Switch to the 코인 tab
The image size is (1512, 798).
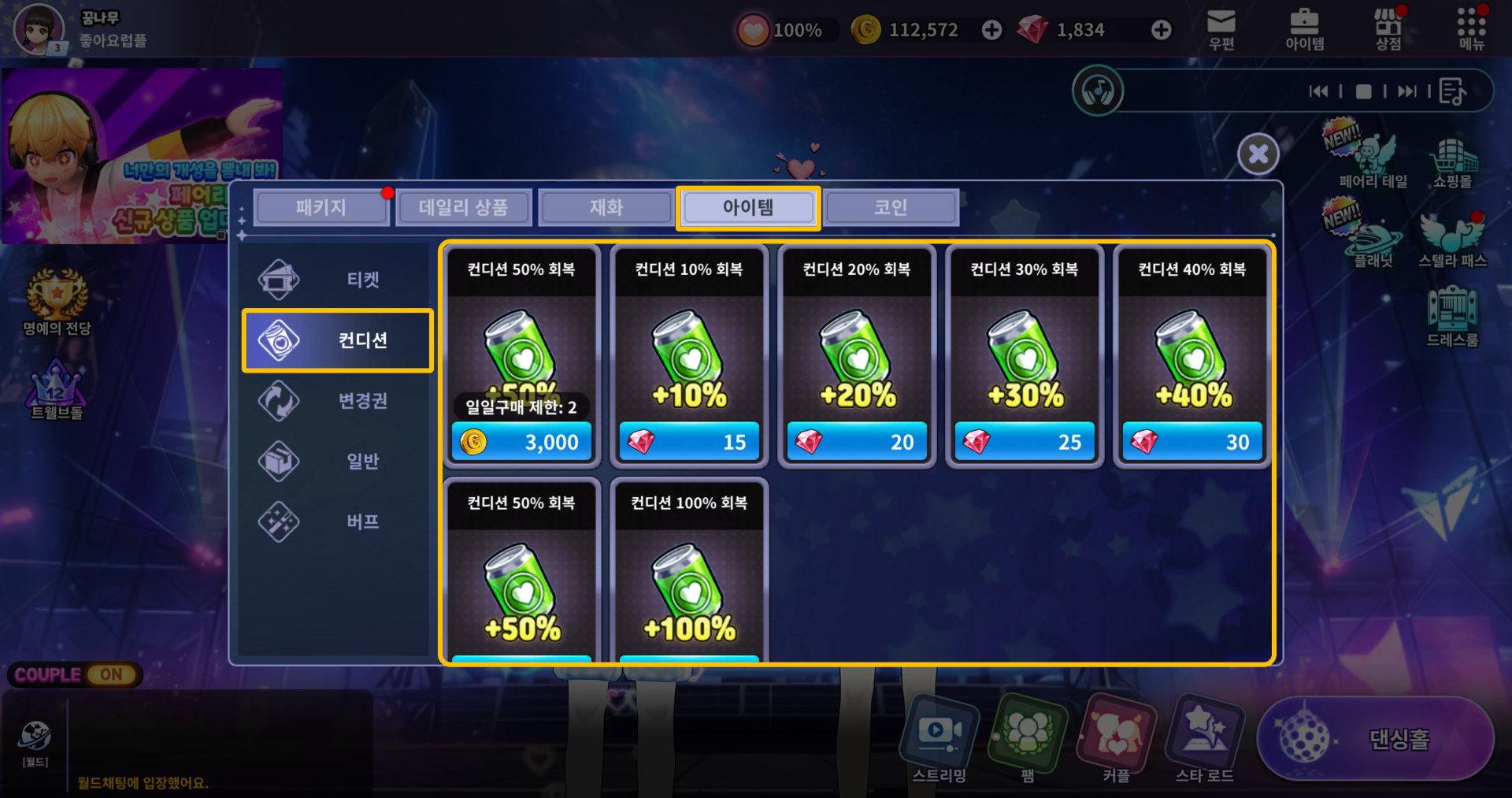(x=890, y=208)
